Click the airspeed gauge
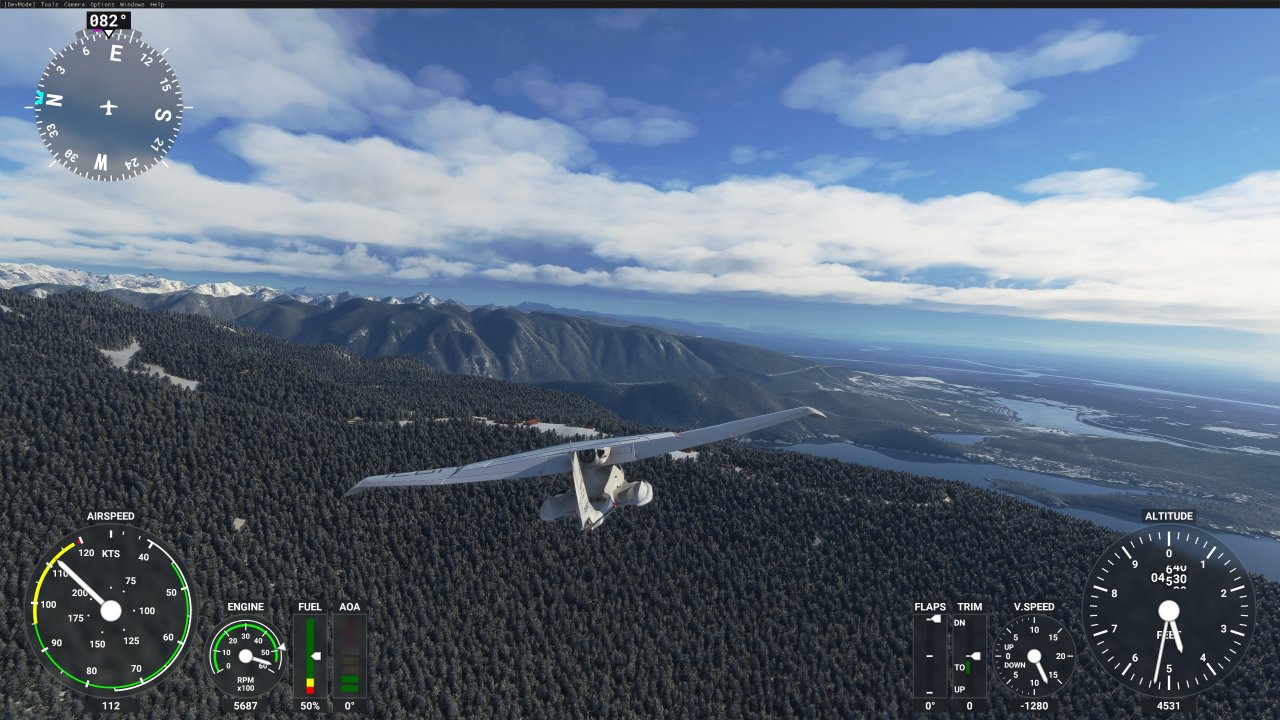The width and height of the screenshot is (1280, 720). 110,610
